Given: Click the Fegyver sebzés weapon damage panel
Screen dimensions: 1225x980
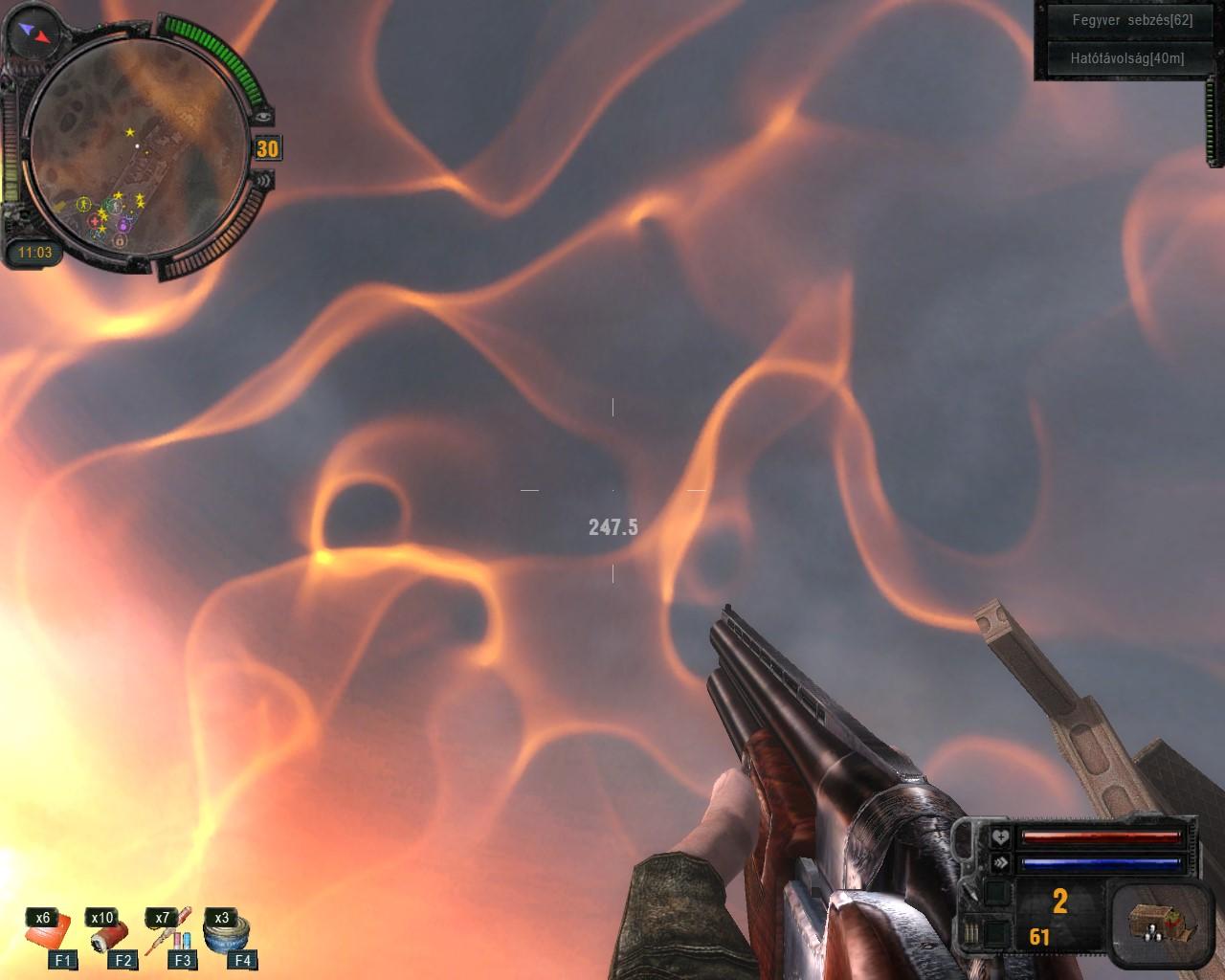Looking at the screenshot, I should (1118, 20).
